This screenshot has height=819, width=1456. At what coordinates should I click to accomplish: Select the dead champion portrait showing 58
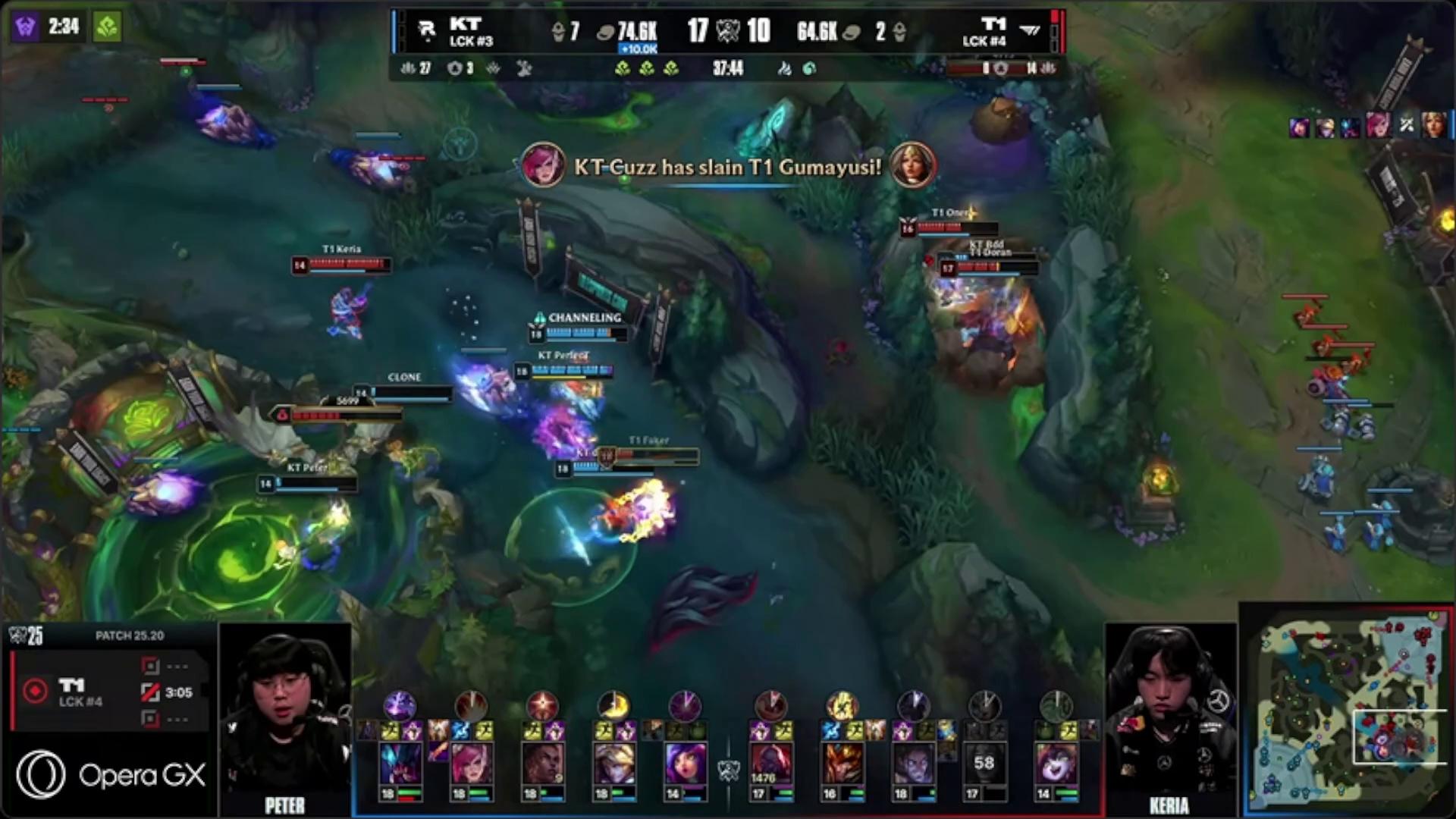pyautogui.click(x=984, y=764)
